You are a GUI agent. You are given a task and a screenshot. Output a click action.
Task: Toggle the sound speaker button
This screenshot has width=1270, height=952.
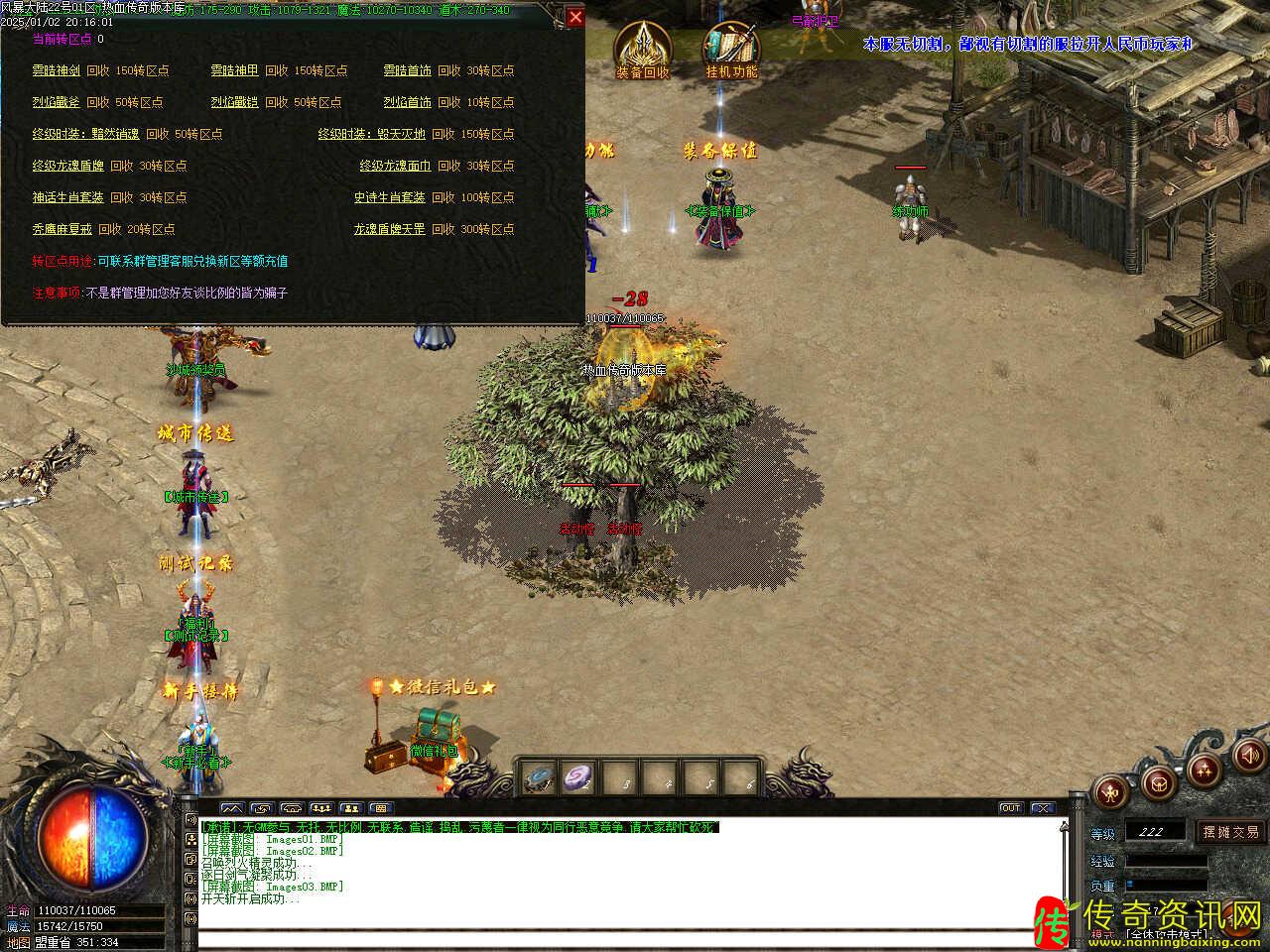[1249, 758]
